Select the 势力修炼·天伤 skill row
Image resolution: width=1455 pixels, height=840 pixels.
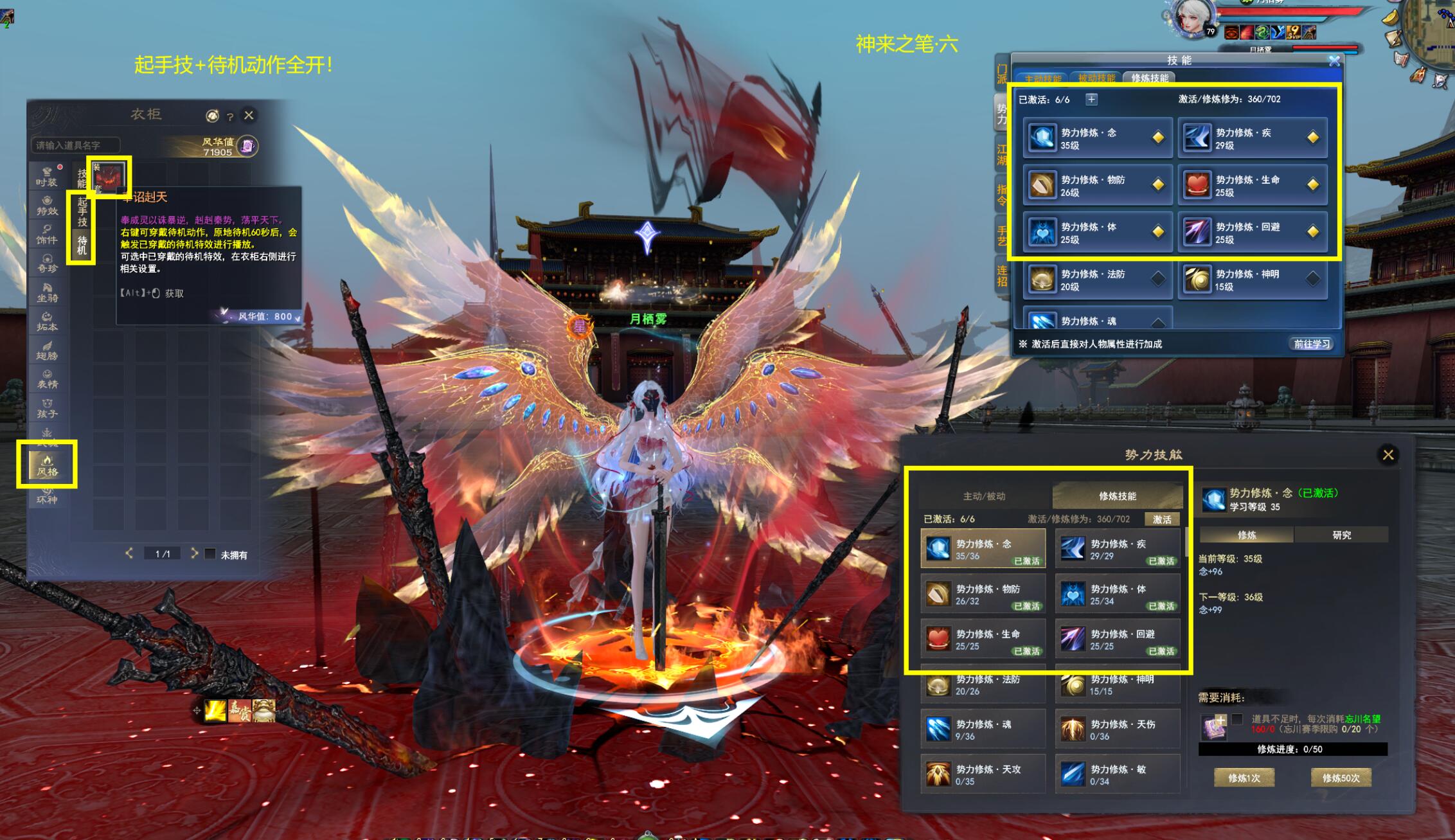[x=1117, y=730]
